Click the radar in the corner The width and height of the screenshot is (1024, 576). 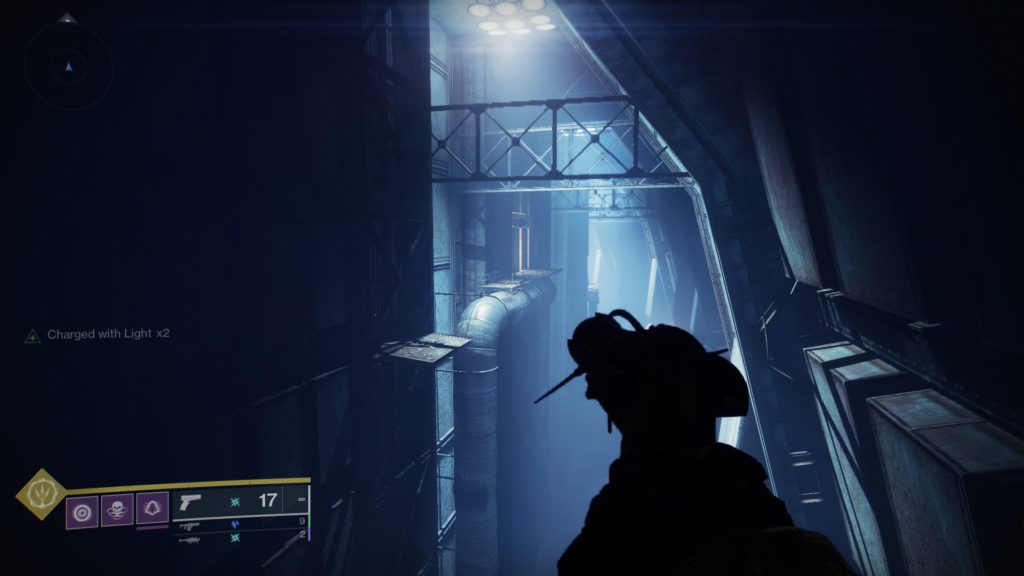[68, 66]
